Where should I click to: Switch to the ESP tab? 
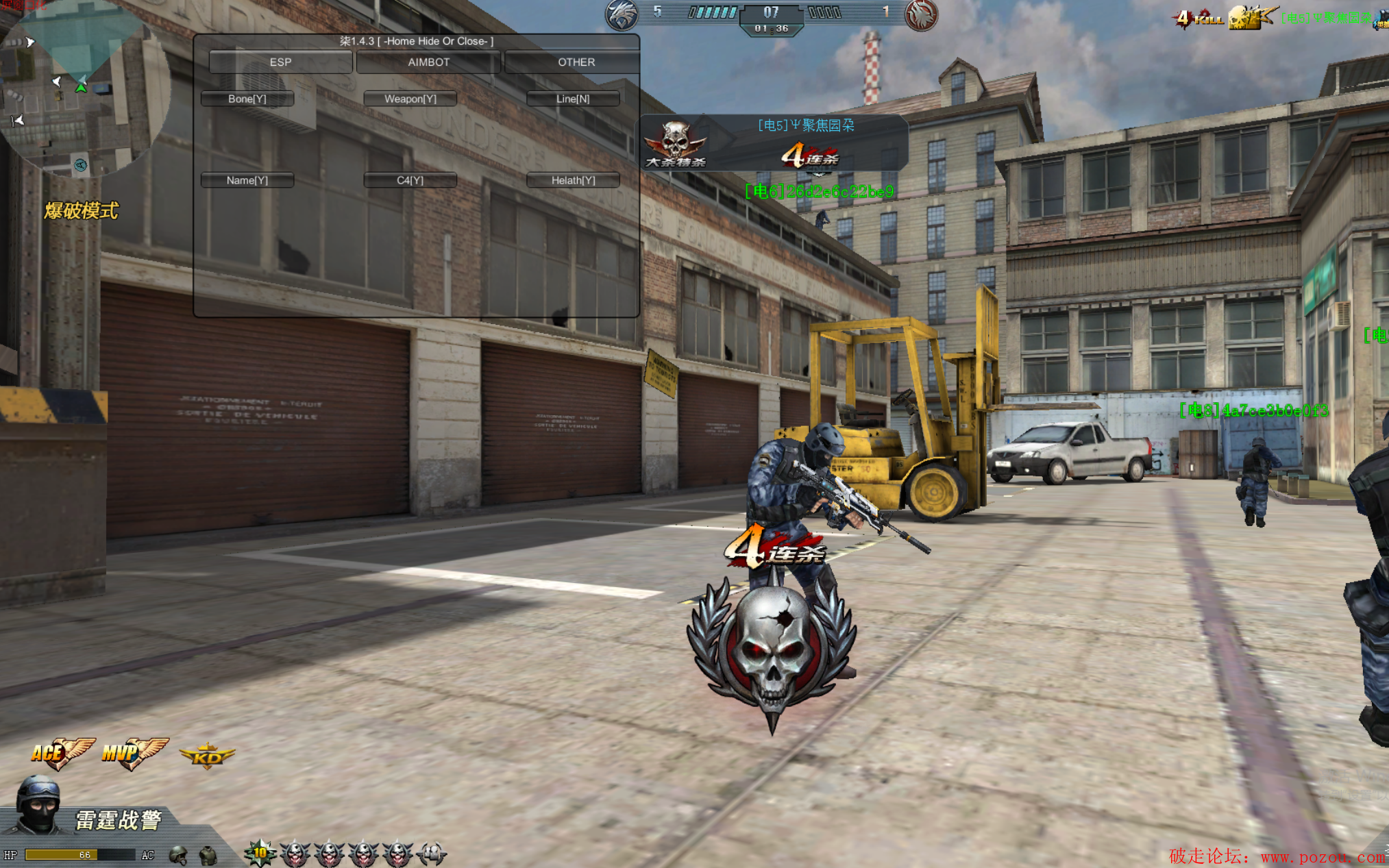pos(280,62)
